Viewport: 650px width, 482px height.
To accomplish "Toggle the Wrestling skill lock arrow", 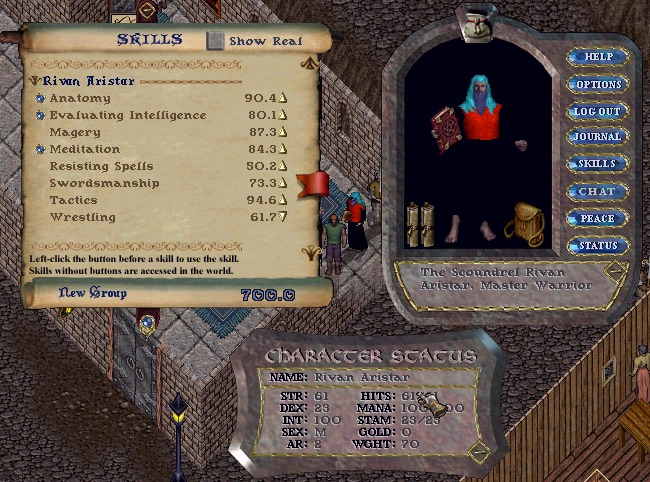I will click(283, 218).
